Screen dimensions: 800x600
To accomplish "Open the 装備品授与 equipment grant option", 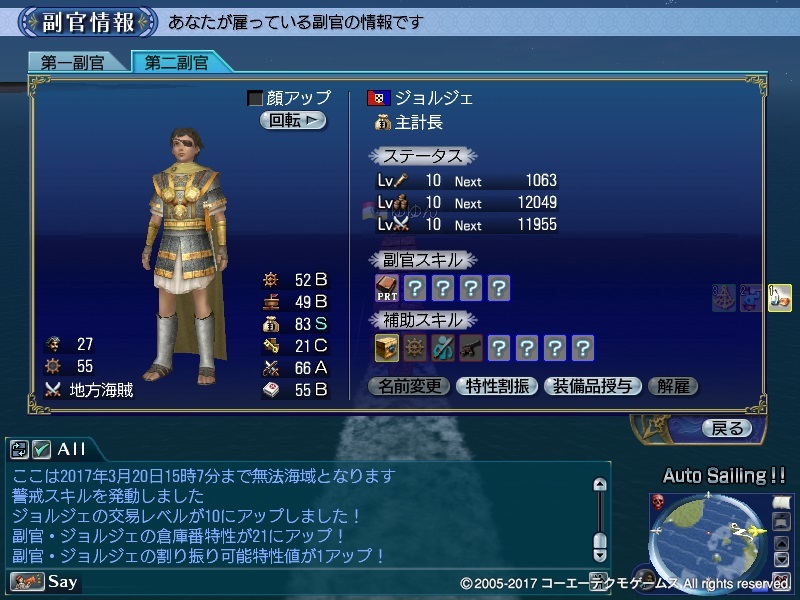I will tap(592, 386).
